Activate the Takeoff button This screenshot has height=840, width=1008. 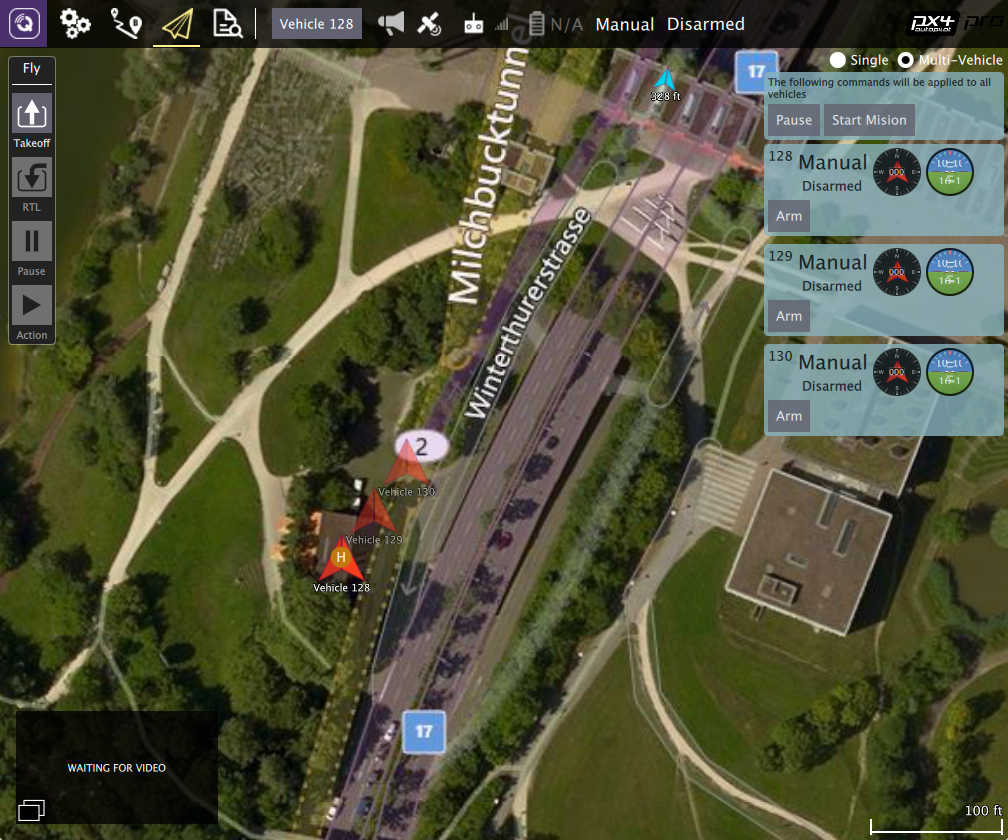click(32, 114)
